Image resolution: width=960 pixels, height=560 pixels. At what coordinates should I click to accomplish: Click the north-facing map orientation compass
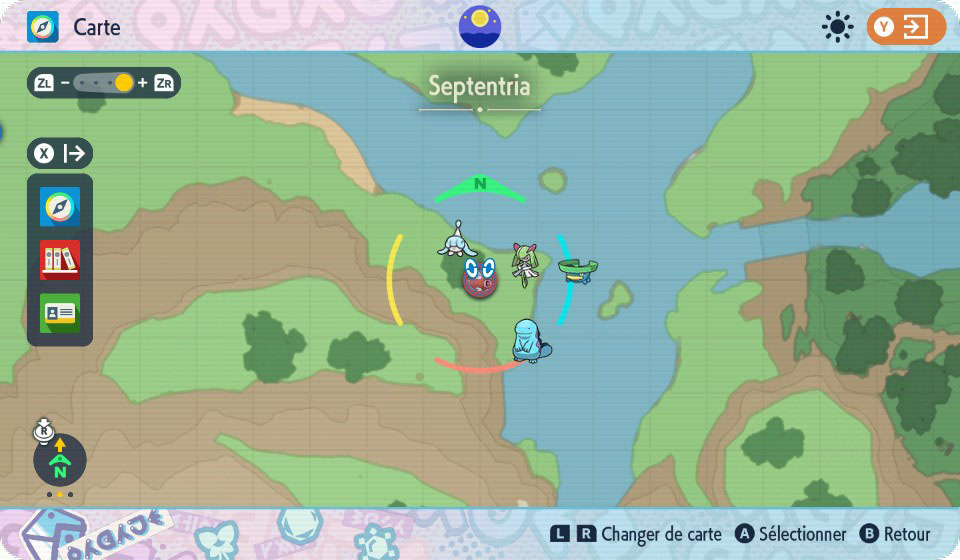point(60,460)
